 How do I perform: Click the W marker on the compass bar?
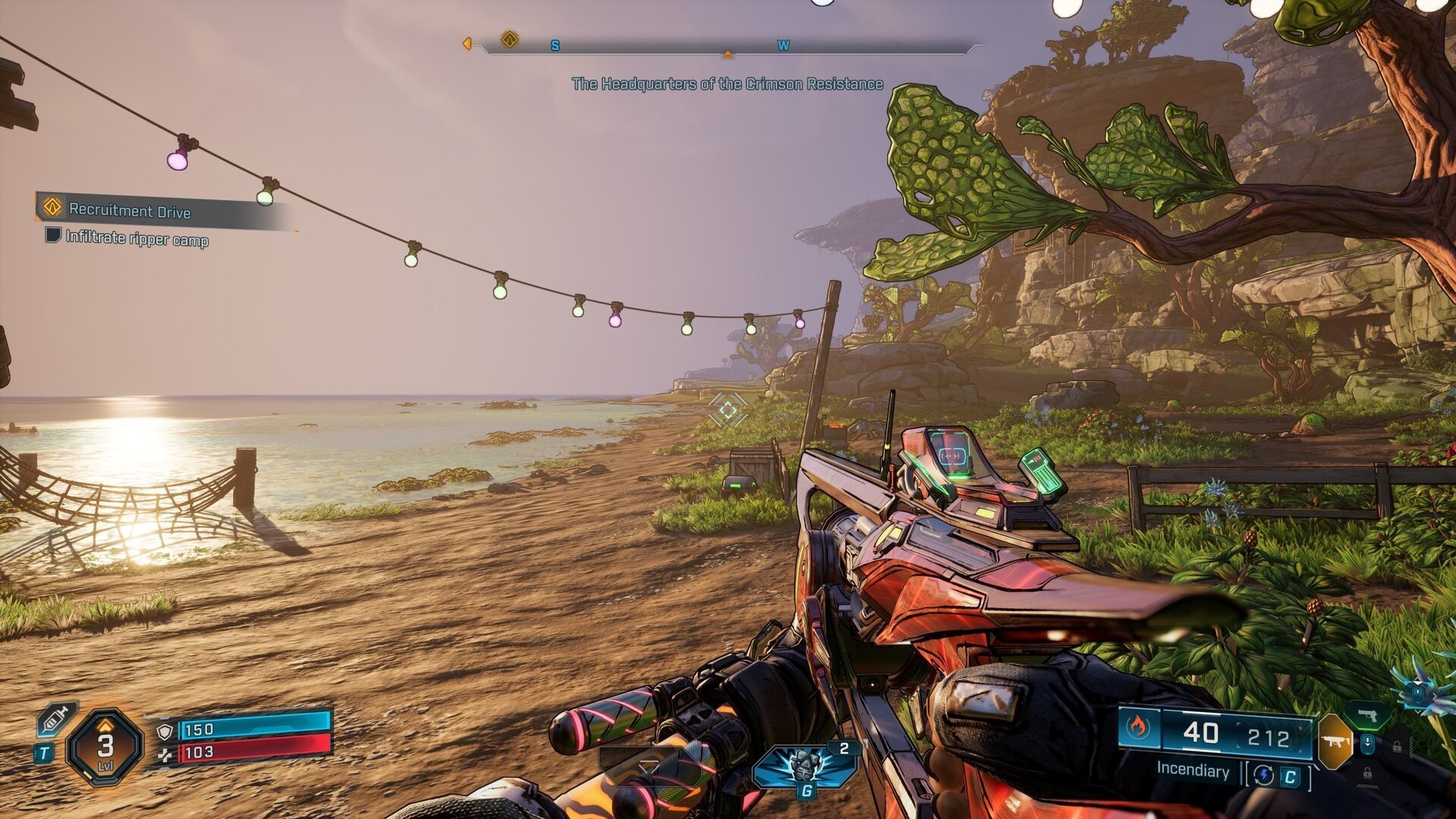[x=783, y=46]
